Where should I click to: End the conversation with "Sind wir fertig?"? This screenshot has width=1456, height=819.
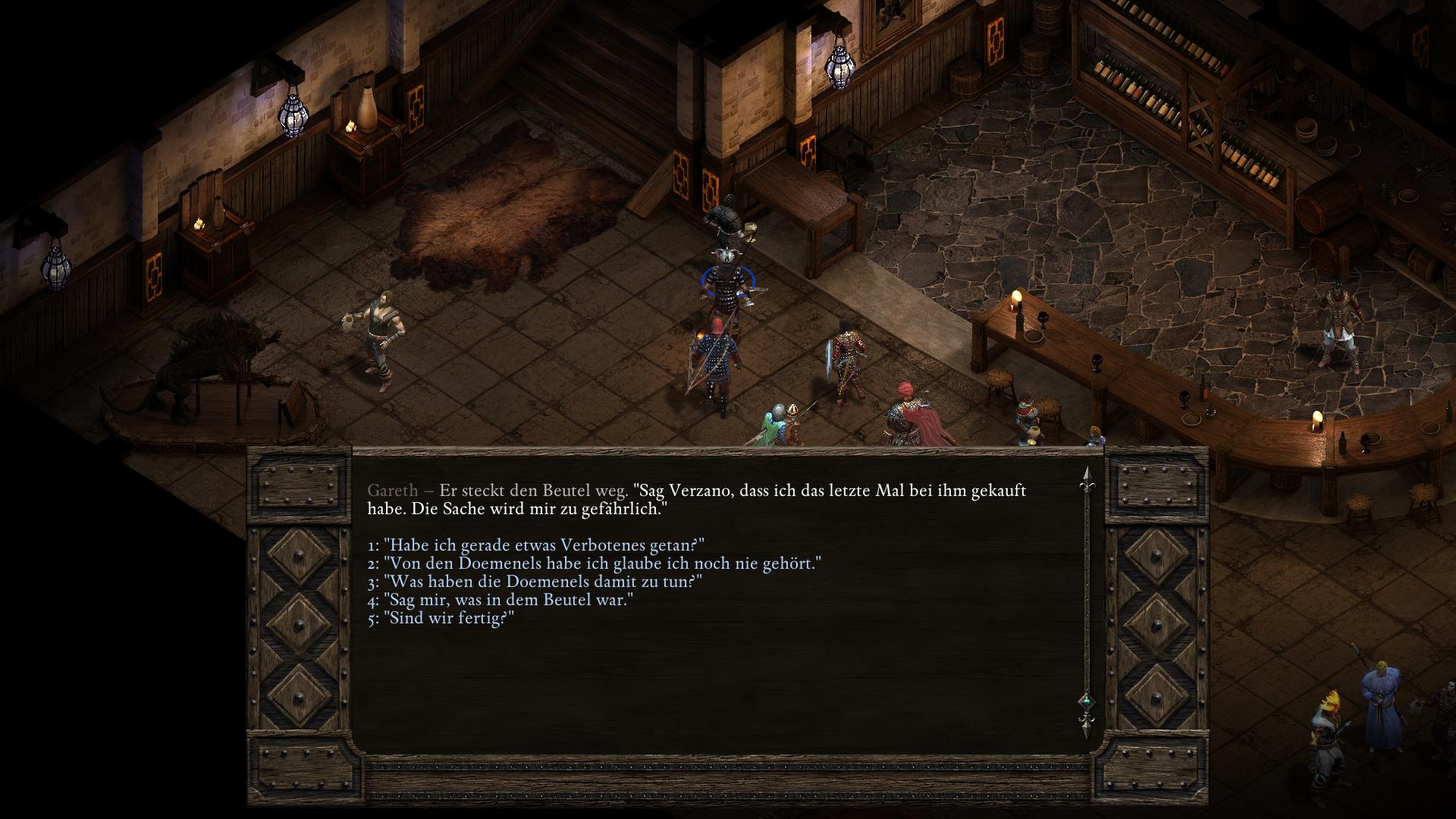tap(448, 618)
